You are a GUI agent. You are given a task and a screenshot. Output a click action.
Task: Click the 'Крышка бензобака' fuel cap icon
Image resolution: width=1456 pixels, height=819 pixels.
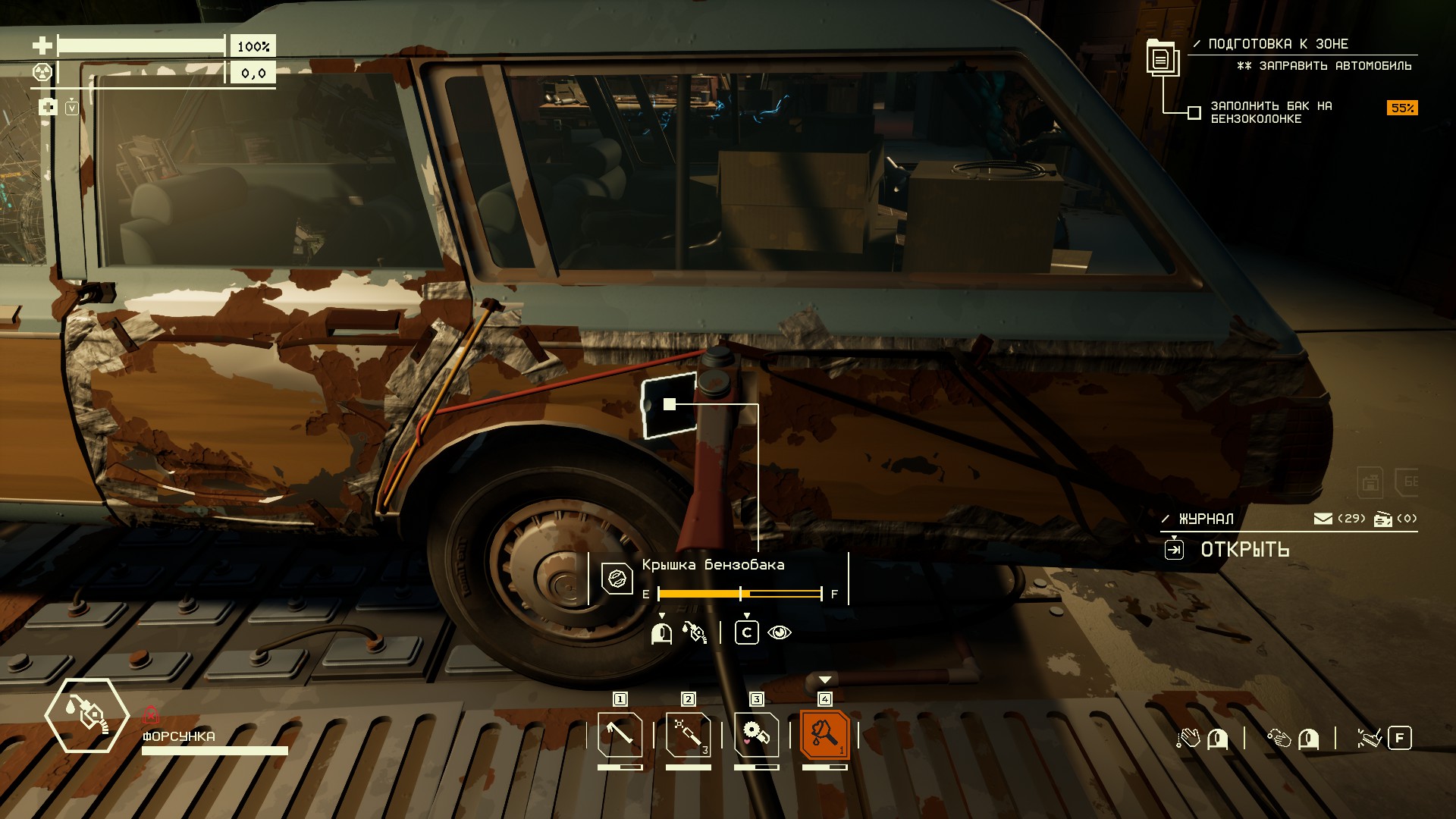617,579
